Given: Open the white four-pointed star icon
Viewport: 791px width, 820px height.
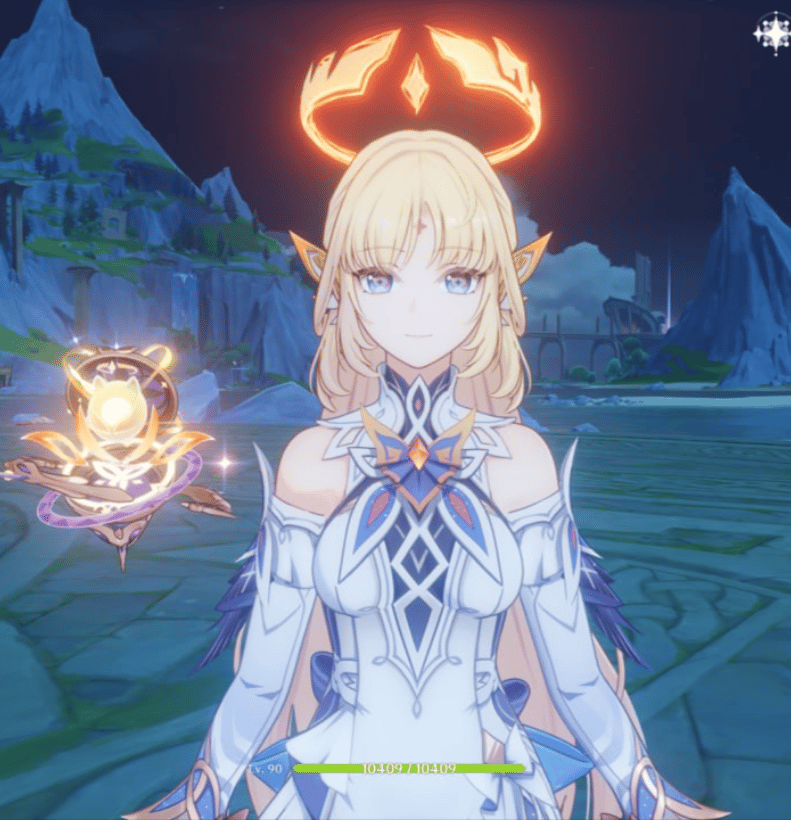Looking at the screenshot, I should point(771,33).
